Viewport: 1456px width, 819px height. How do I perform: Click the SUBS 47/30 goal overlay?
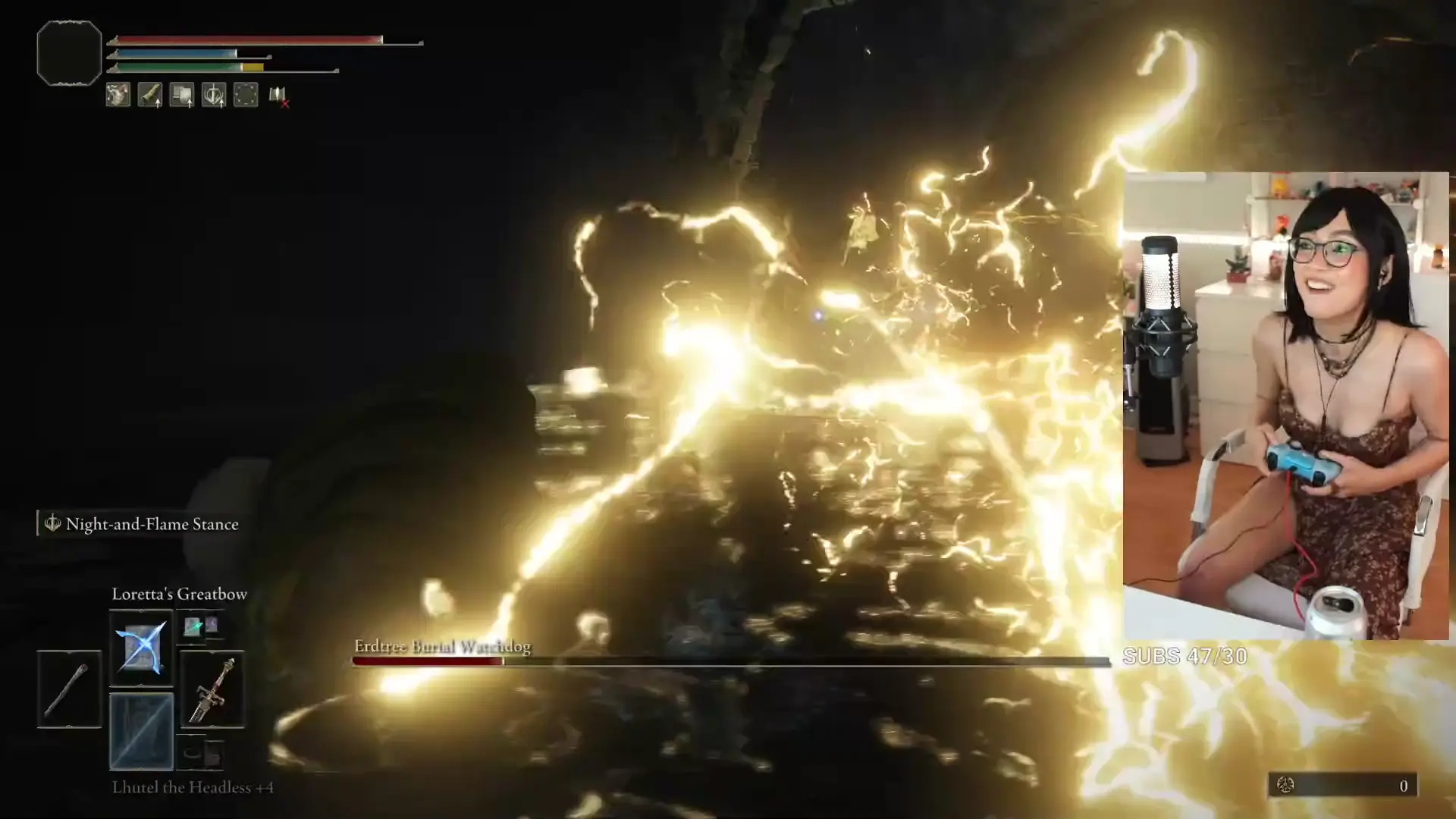(1185, 656)
